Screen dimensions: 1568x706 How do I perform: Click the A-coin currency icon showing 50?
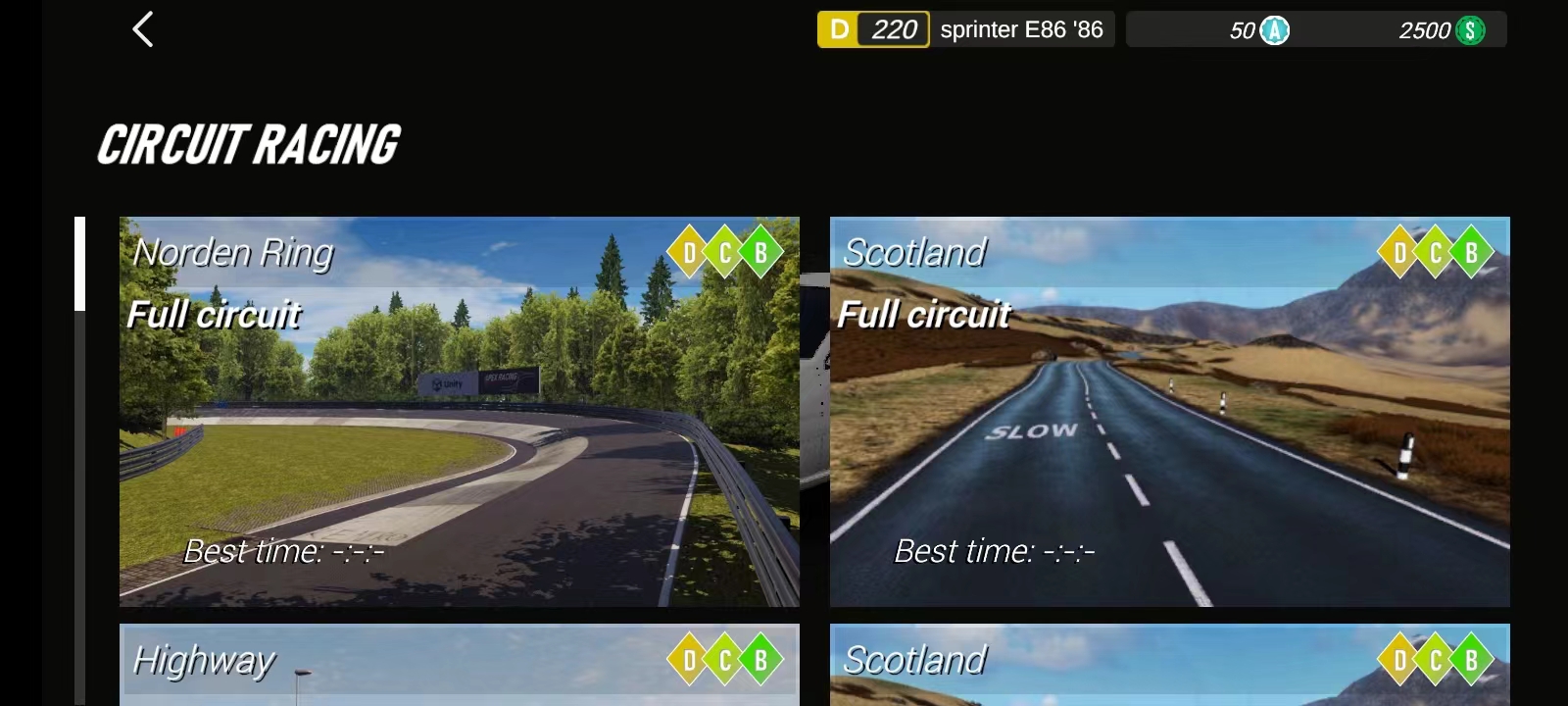(1273, 30)
